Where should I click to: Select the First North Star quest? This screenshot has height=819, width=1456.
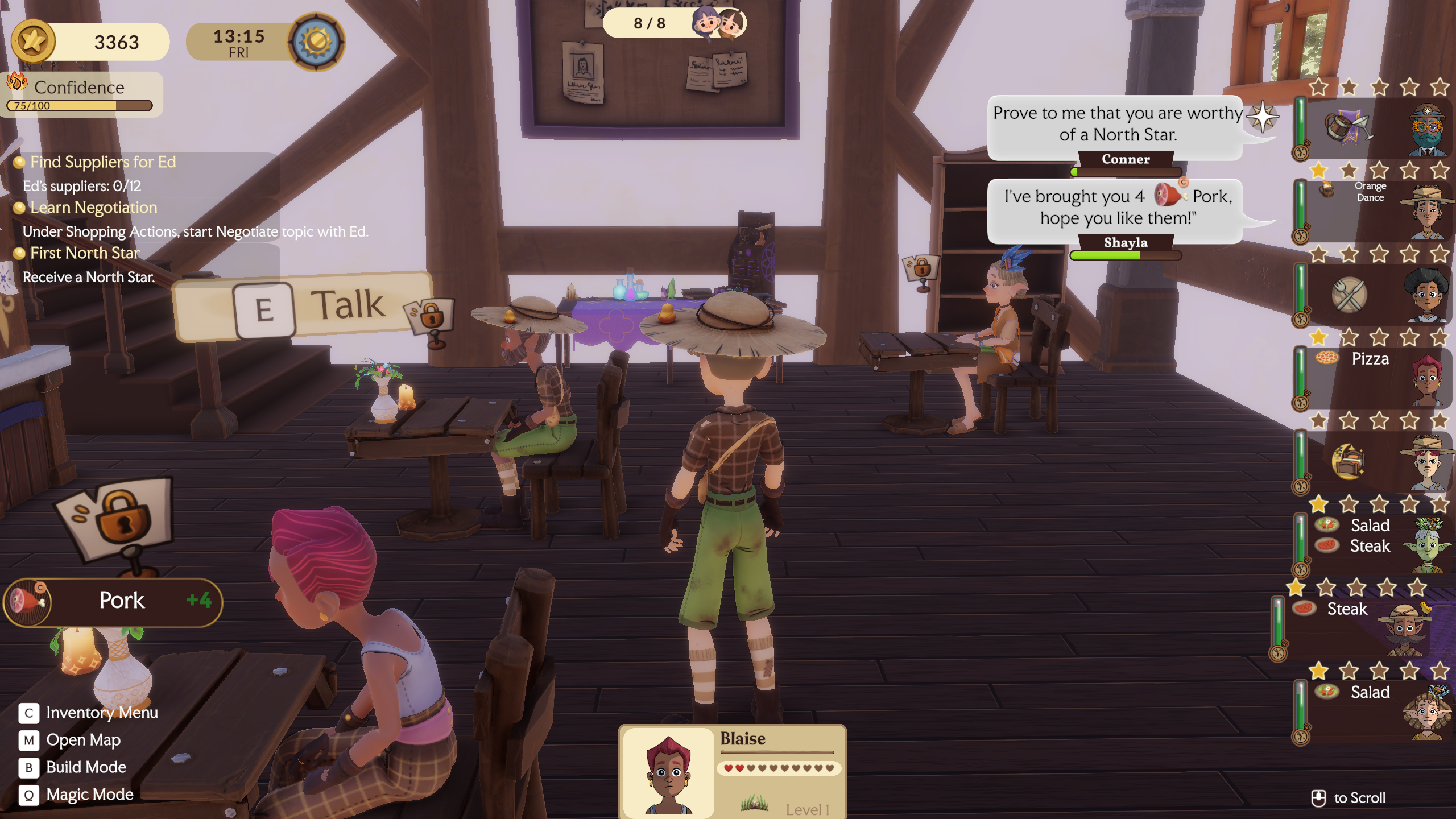click(x=84, y=253)
